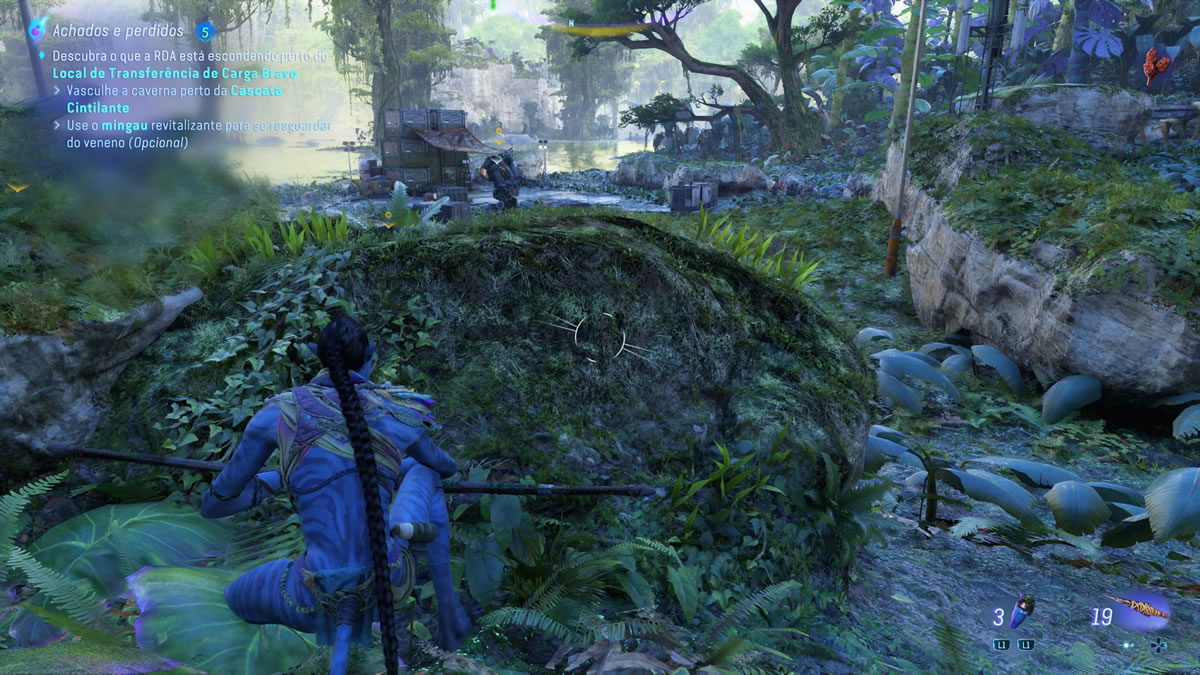Select the quest marker icon beside Achados e perdidos
Screen dimensions: 1200x675
(x=37, y=30)
